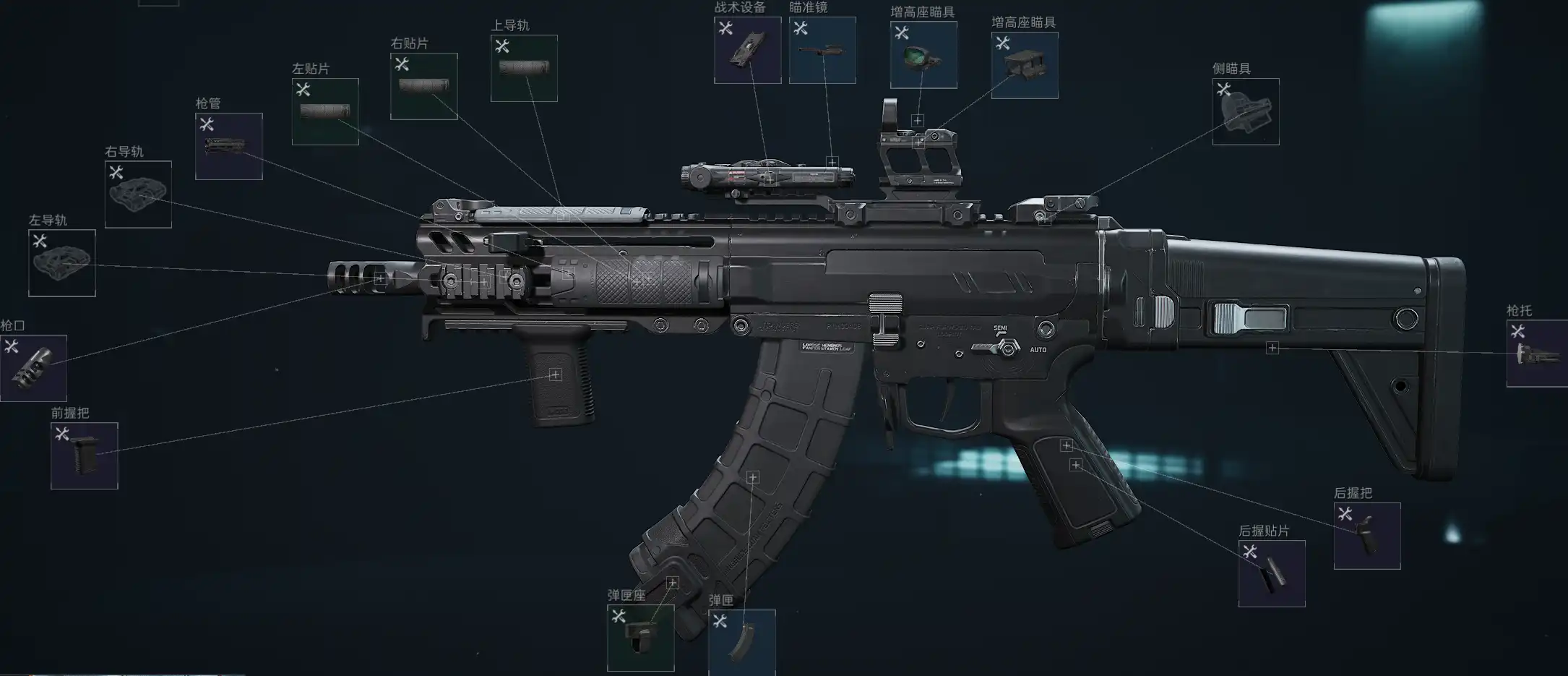1568x676 pixels.
Task: Open the 侧瞄具 side sight slot
Action: (1246, 111)
